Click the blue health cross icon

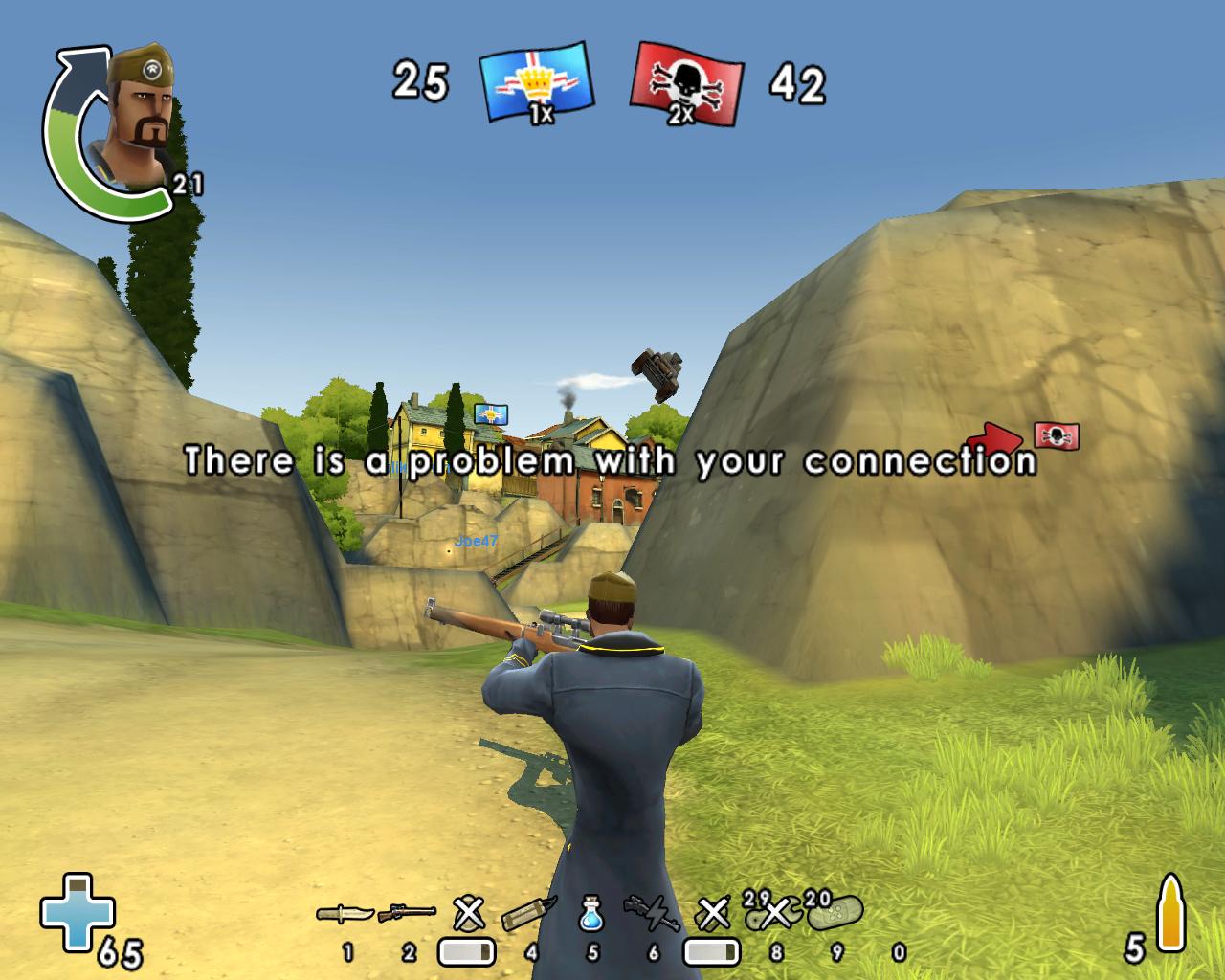coord(77,909)
